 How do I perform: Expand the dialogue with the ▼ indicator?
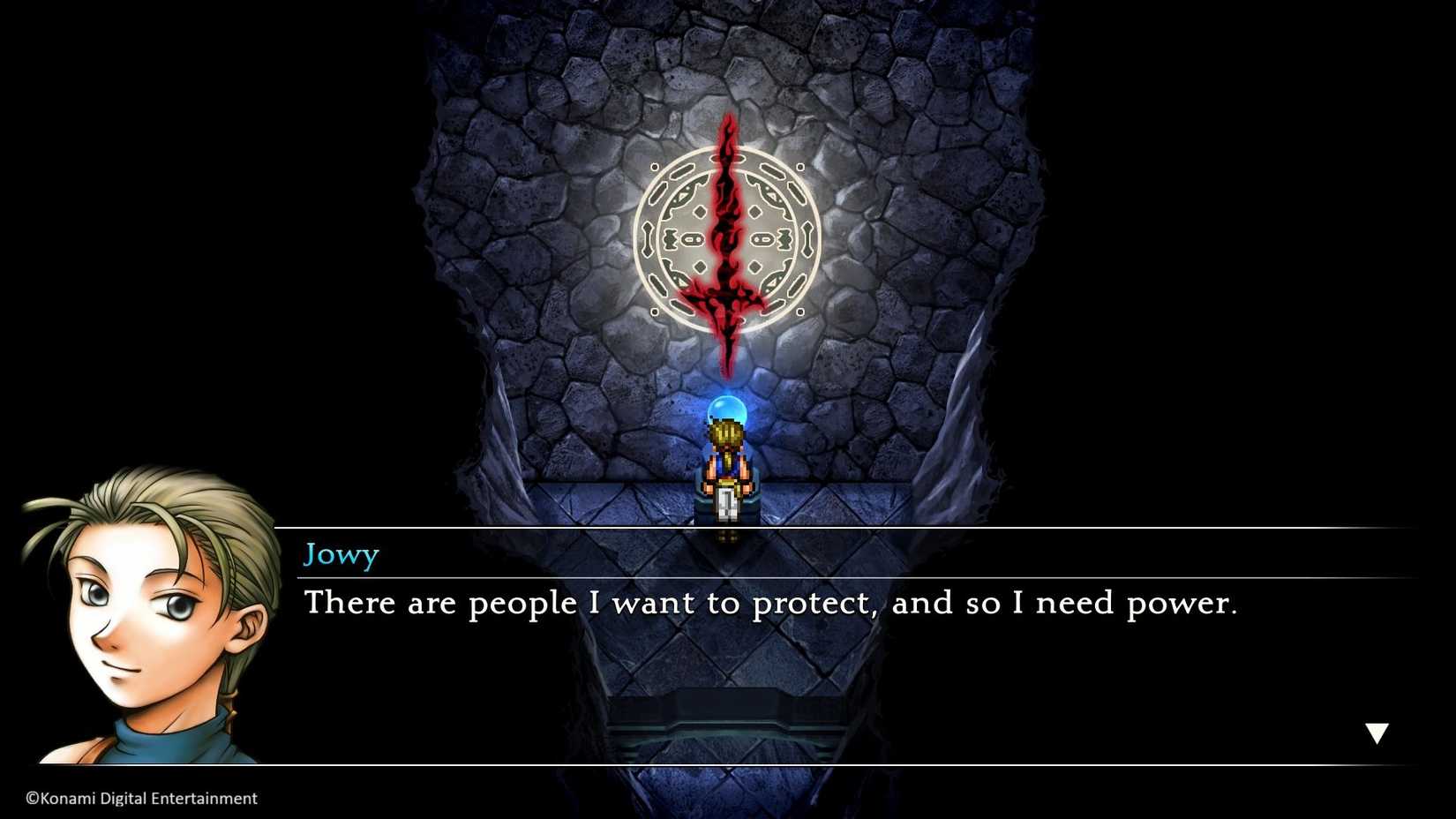[x=1377, y=732]
